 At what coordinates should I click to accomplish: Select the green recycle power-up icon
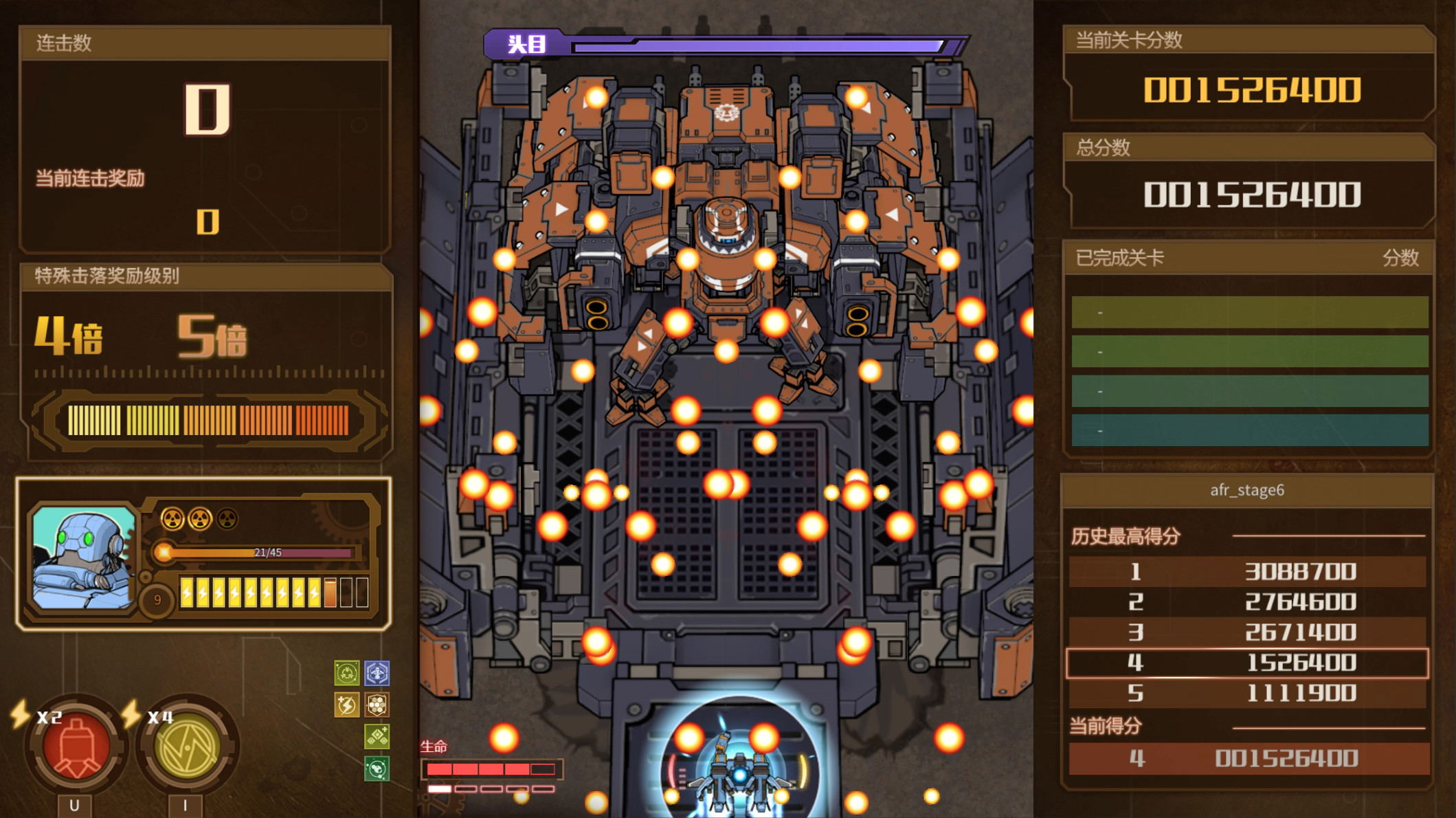pyautogui.click(x=346, y=672)
